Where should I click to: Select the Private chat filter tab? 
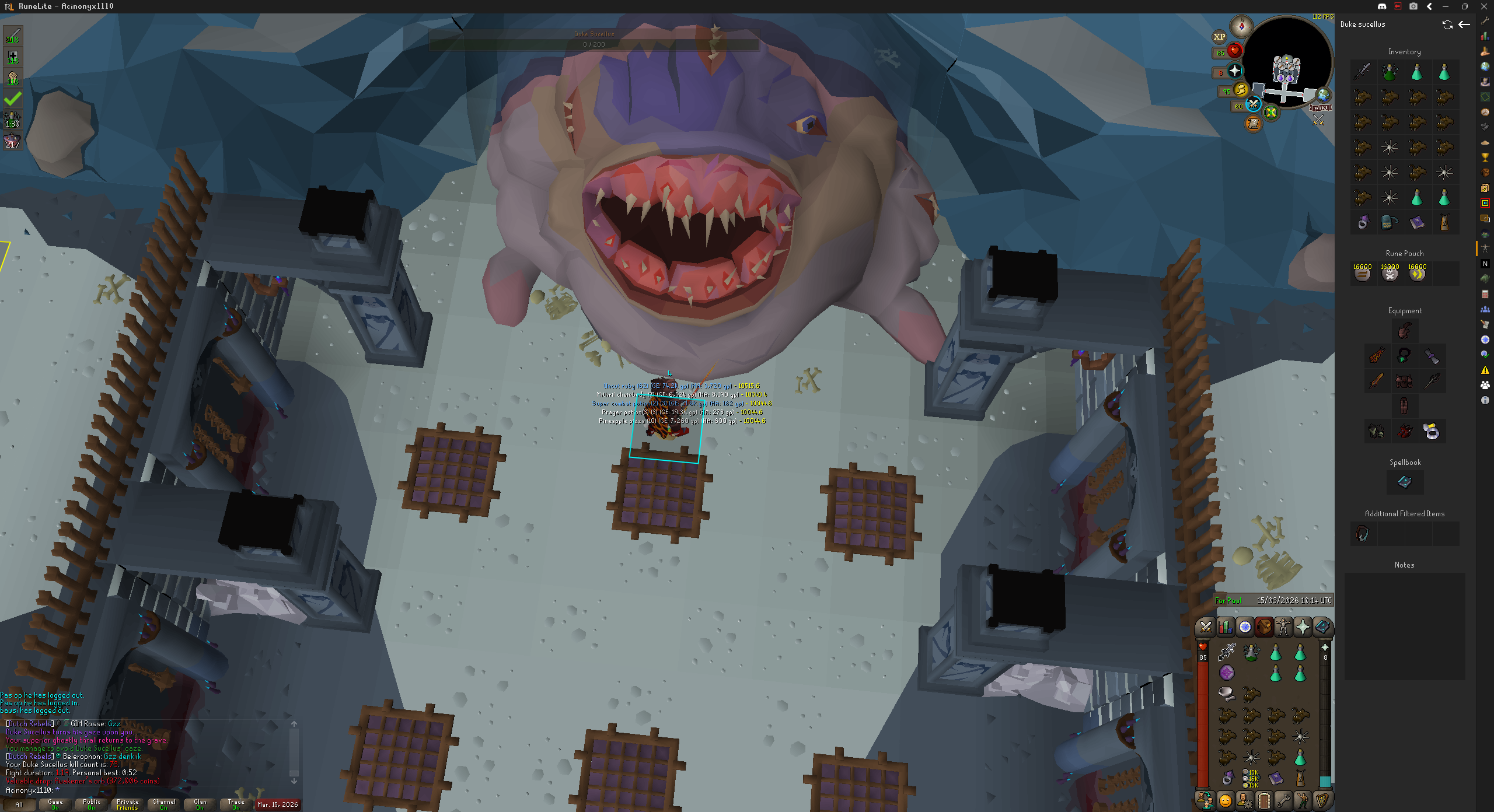coord(127,804)
